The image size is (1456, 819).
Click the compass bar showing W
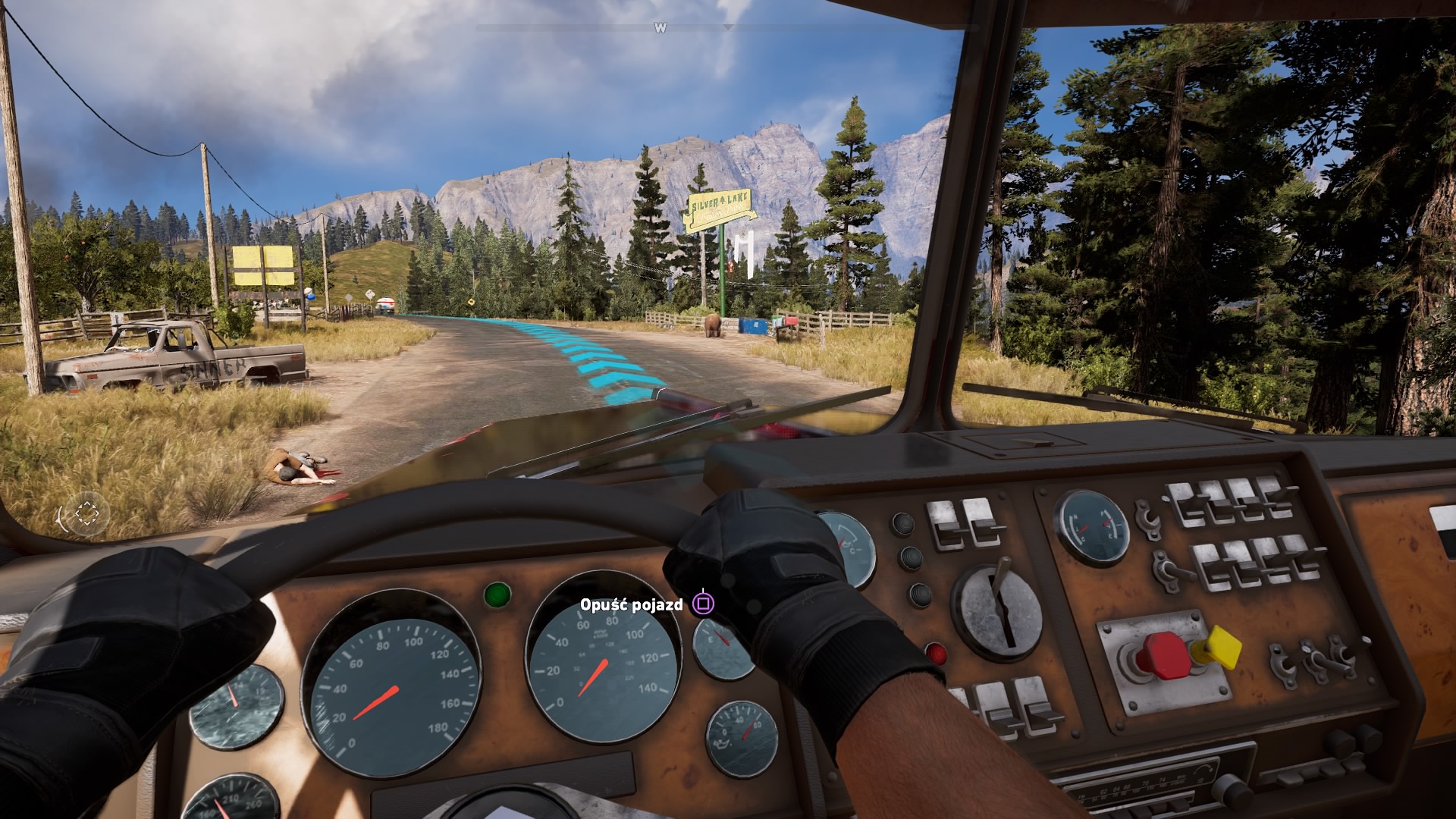pos(661,27)
